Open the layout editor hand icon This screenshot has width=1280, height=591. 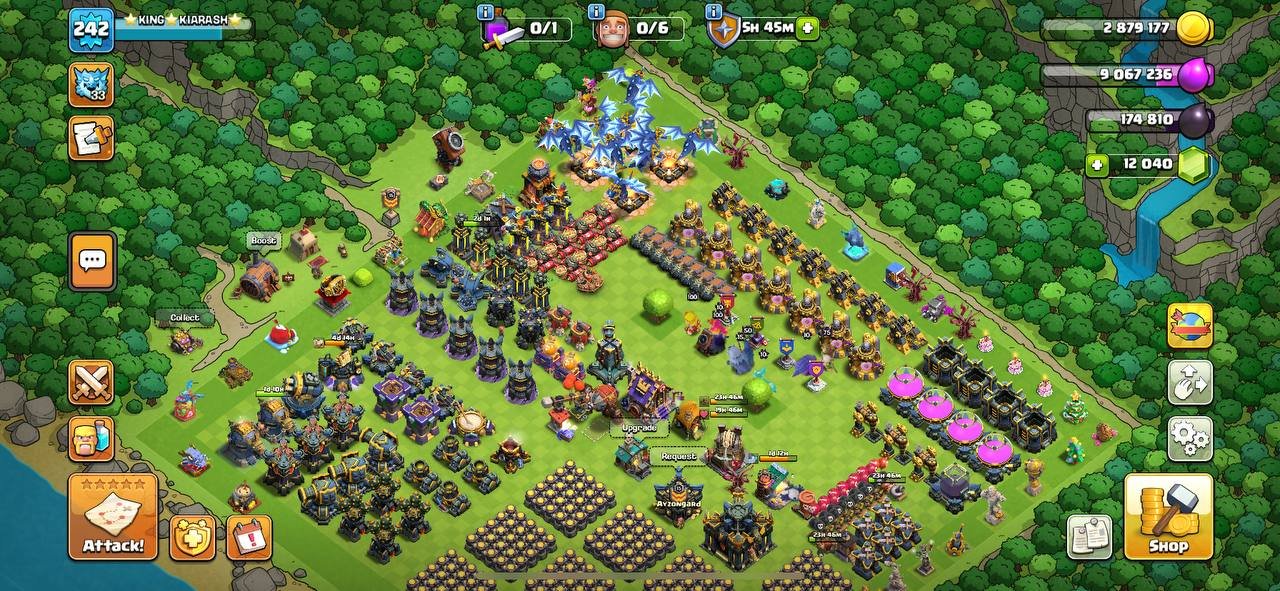tap(1190, 382)
